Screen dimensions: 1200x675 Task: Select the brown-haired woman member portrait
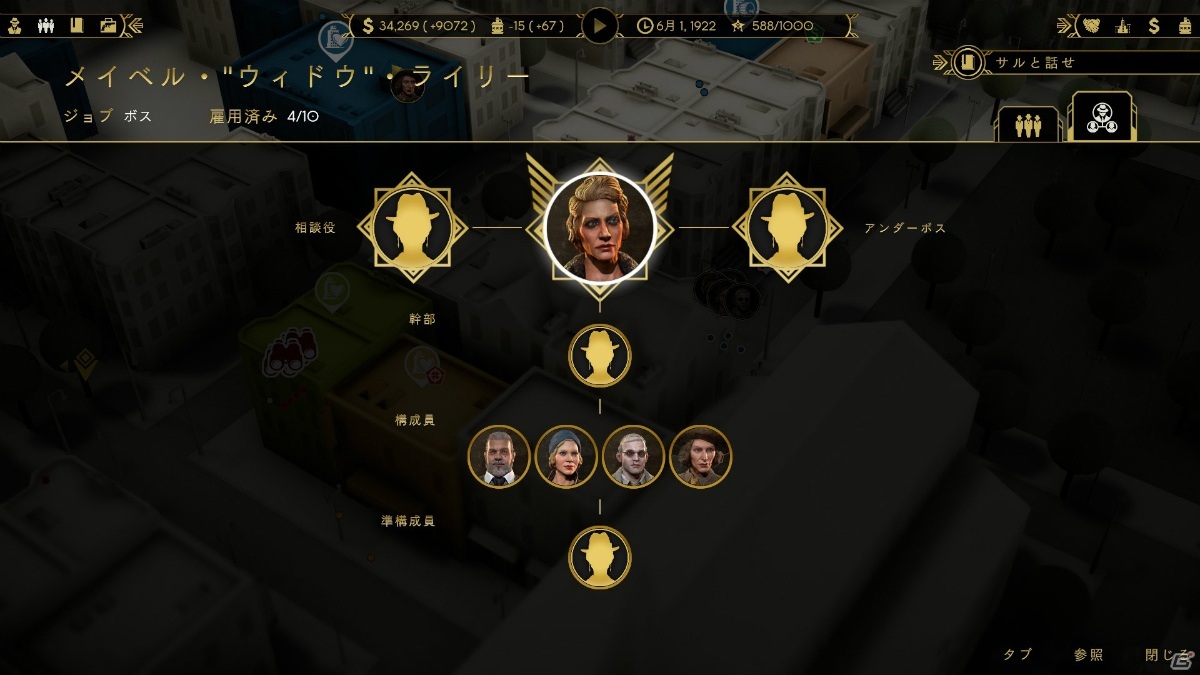click(x=700, y=456)
